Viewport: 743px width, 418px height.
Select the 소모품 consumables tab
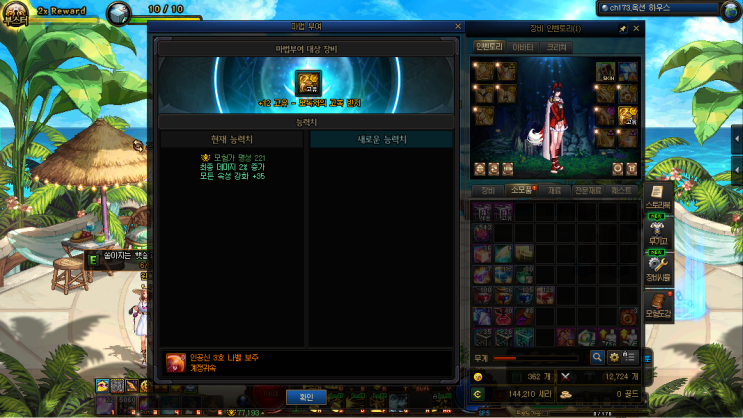click(x=520, y=189)
